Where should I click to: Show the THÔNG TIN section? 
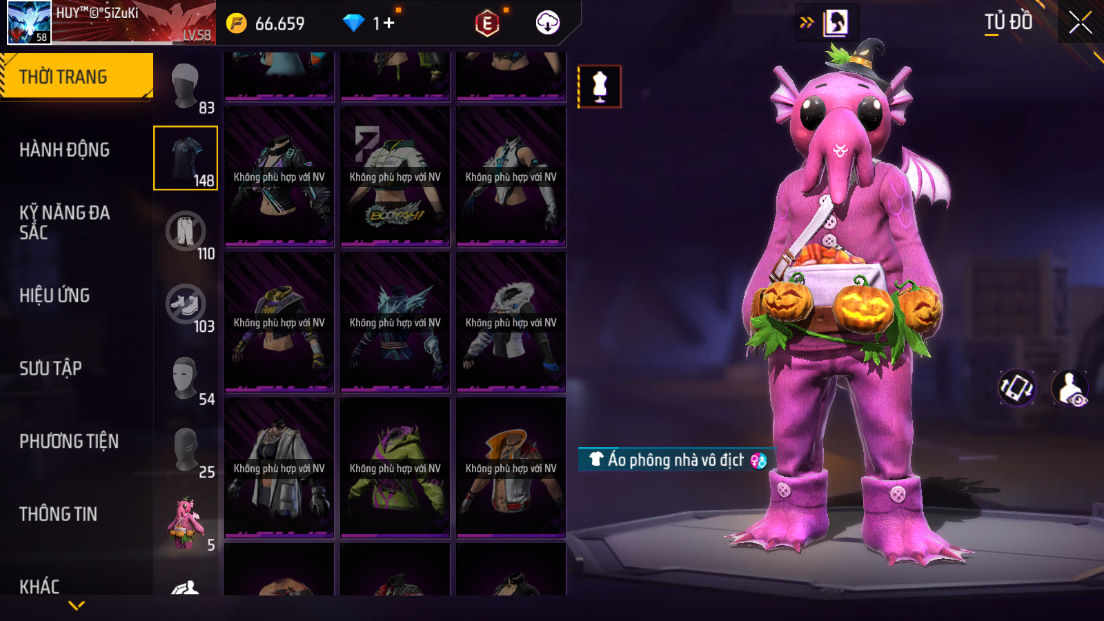click(x=58, y=514)
